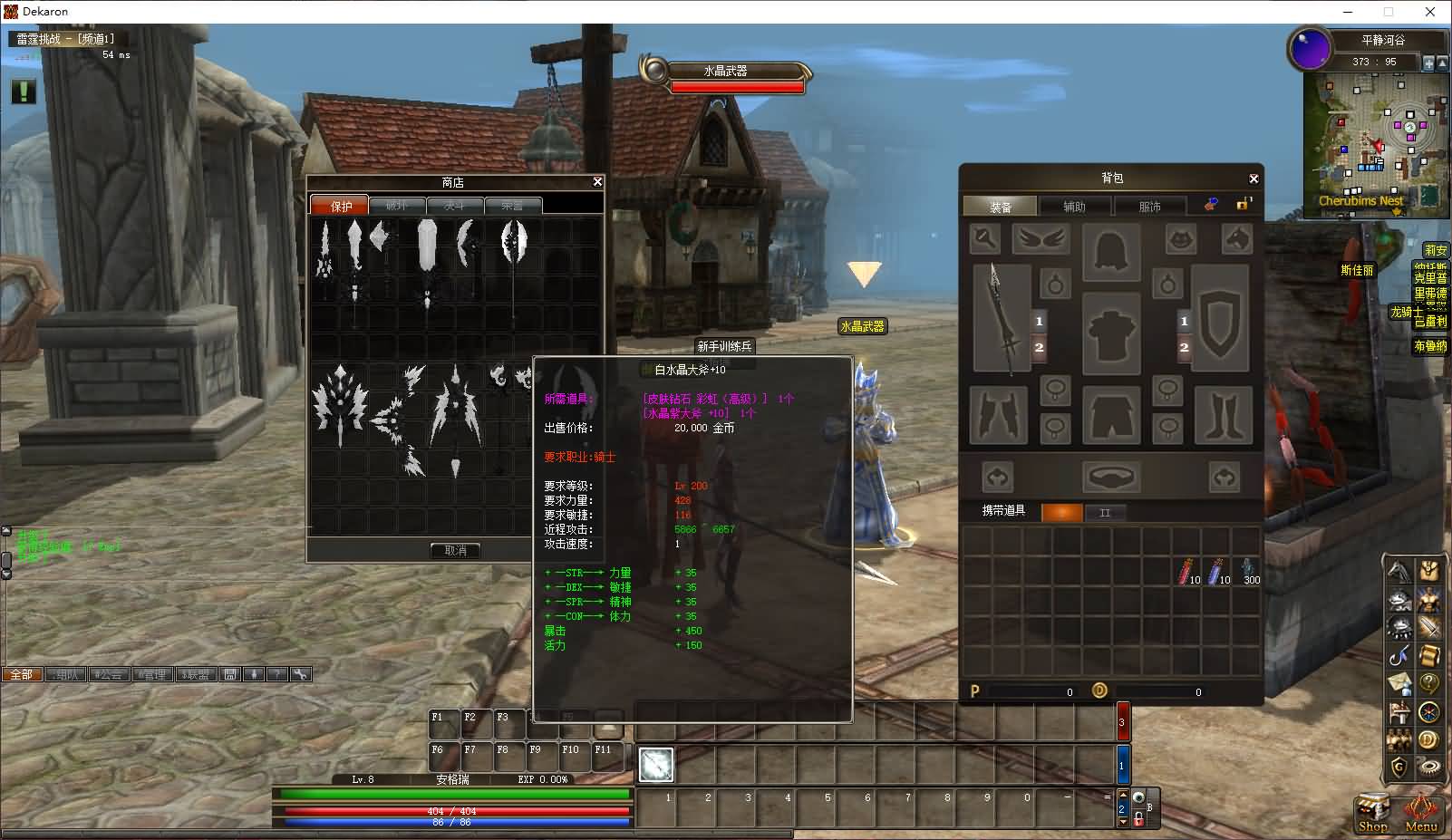Open the envelope mail icon

1399,683
